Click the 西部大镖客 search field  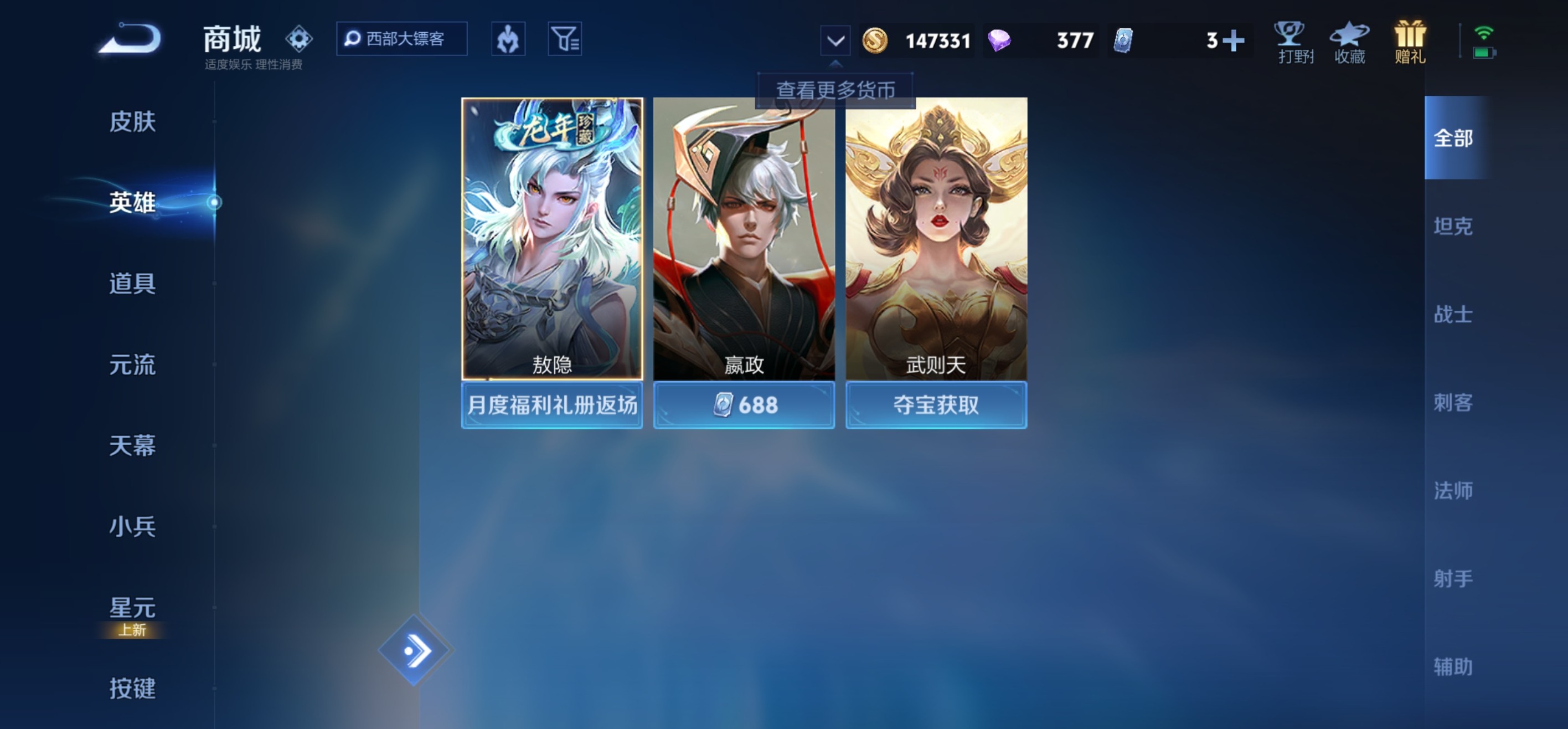402,38
